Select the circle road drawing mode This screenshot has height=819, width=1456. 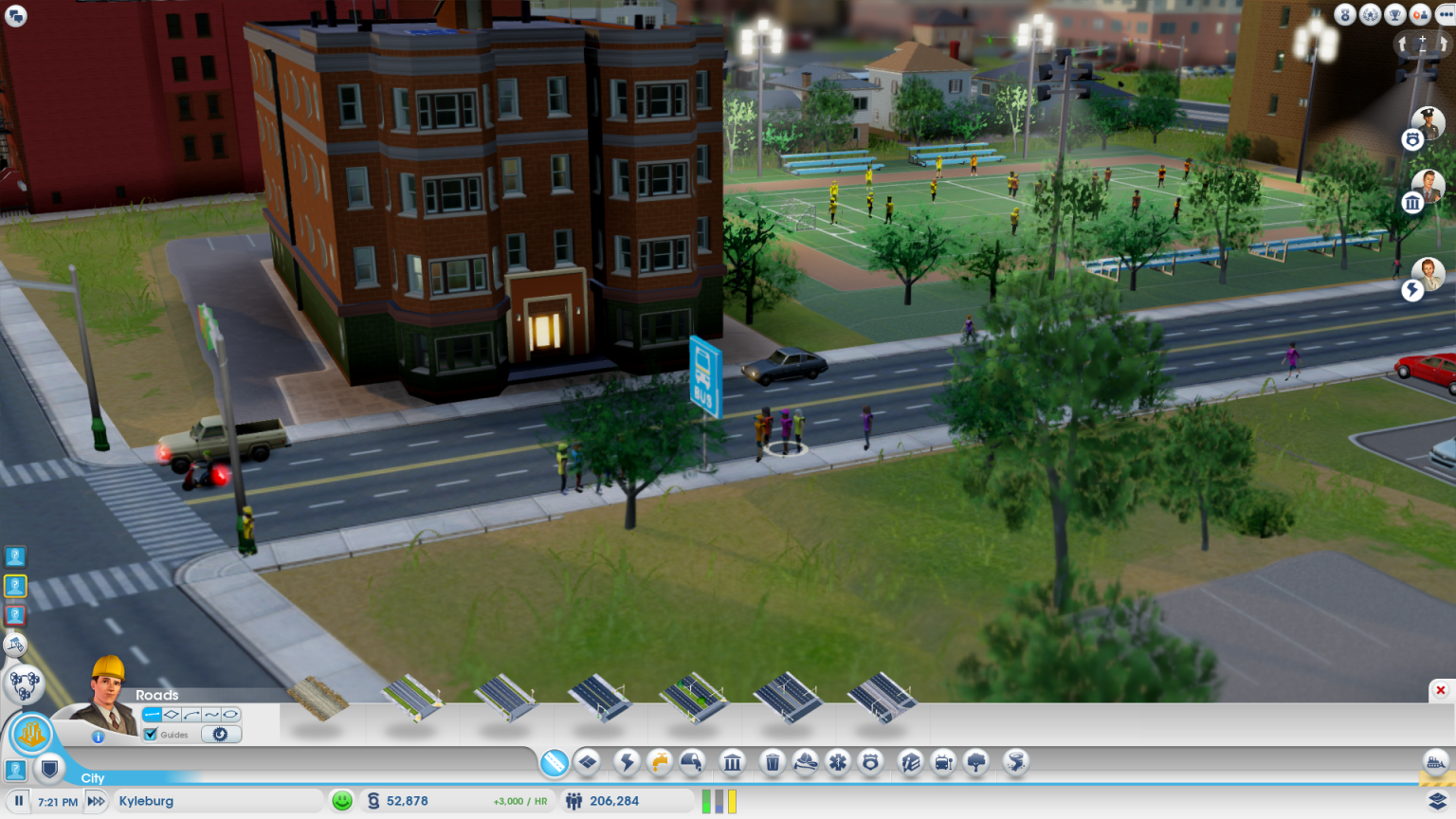[229, 714]
